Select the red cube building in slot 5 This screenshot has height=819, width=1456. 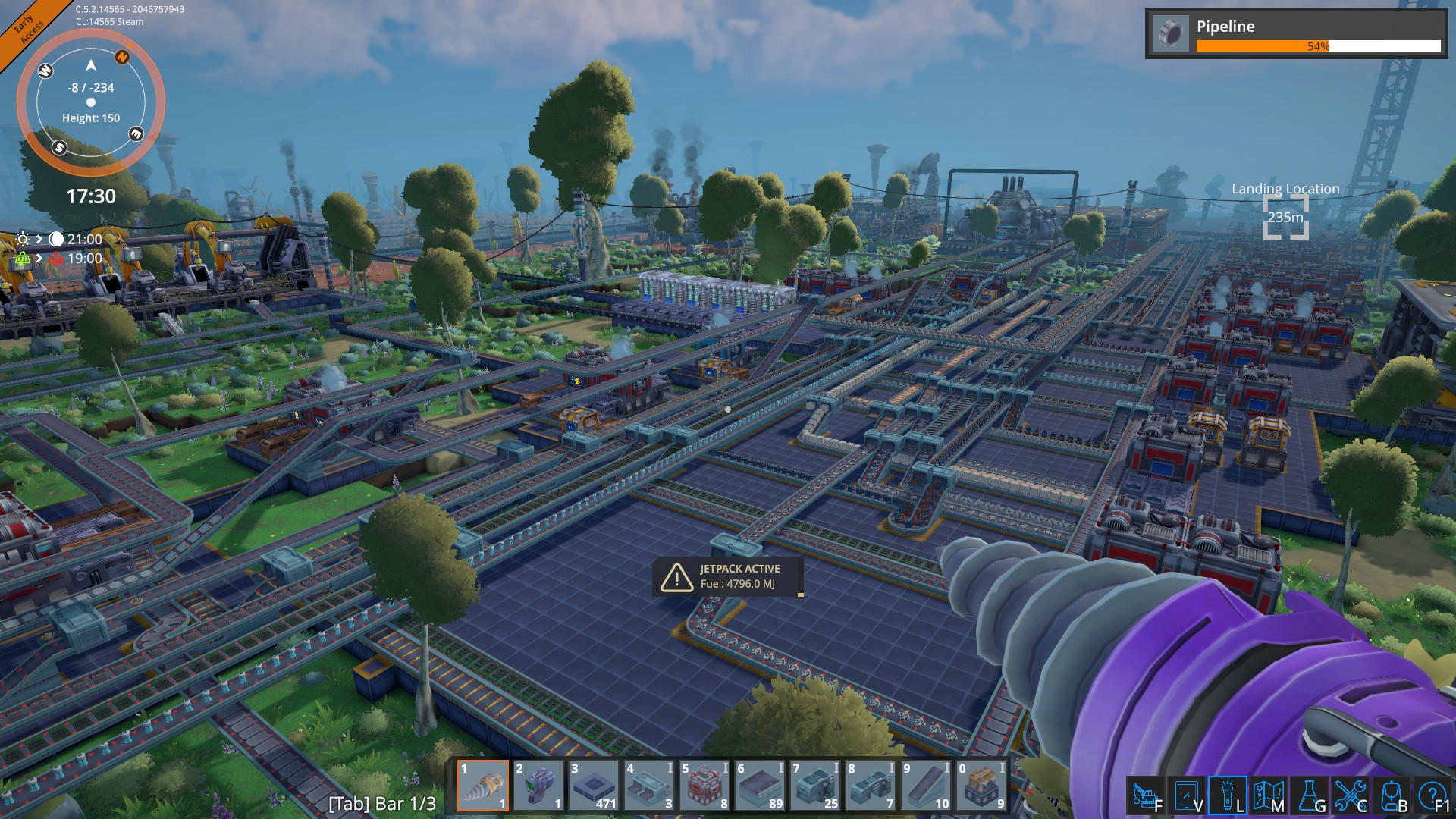[x=704, y=786]
